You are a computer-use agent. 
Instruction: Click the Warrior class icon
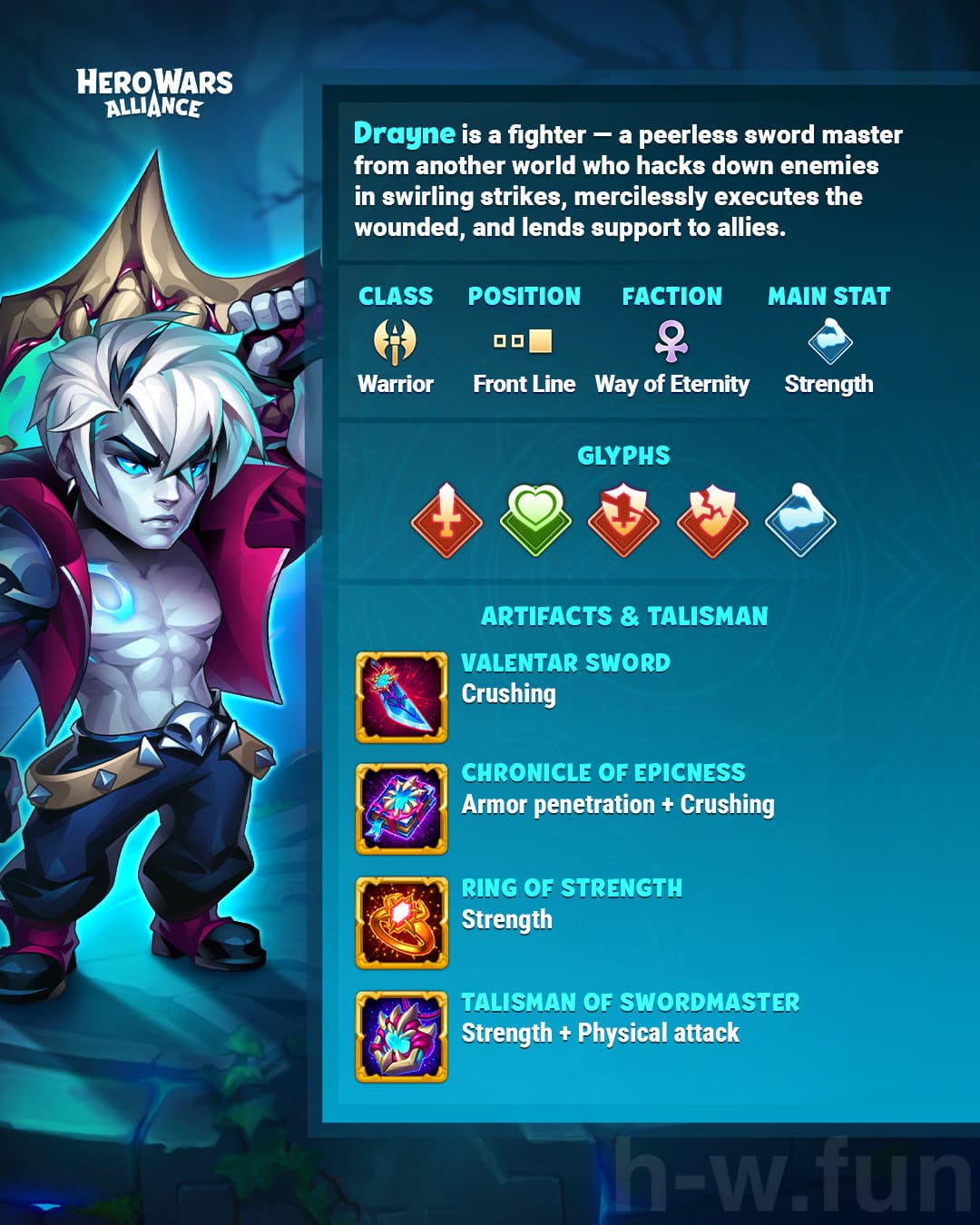click(396, 341)
